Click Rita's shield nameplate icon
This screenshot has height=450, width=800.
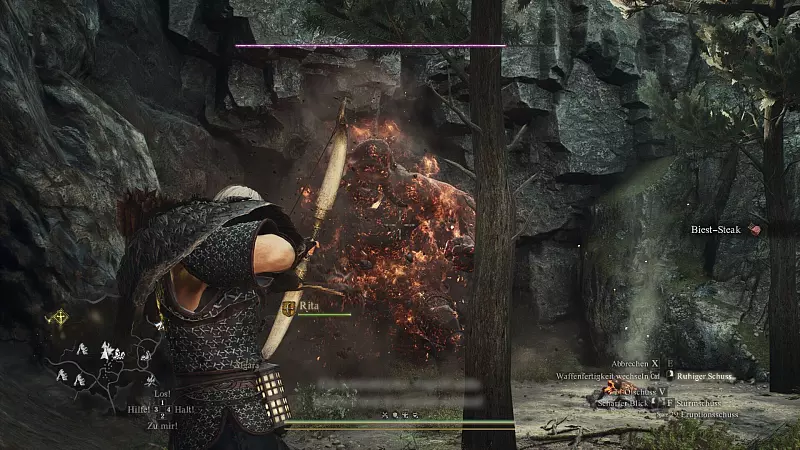290,308
